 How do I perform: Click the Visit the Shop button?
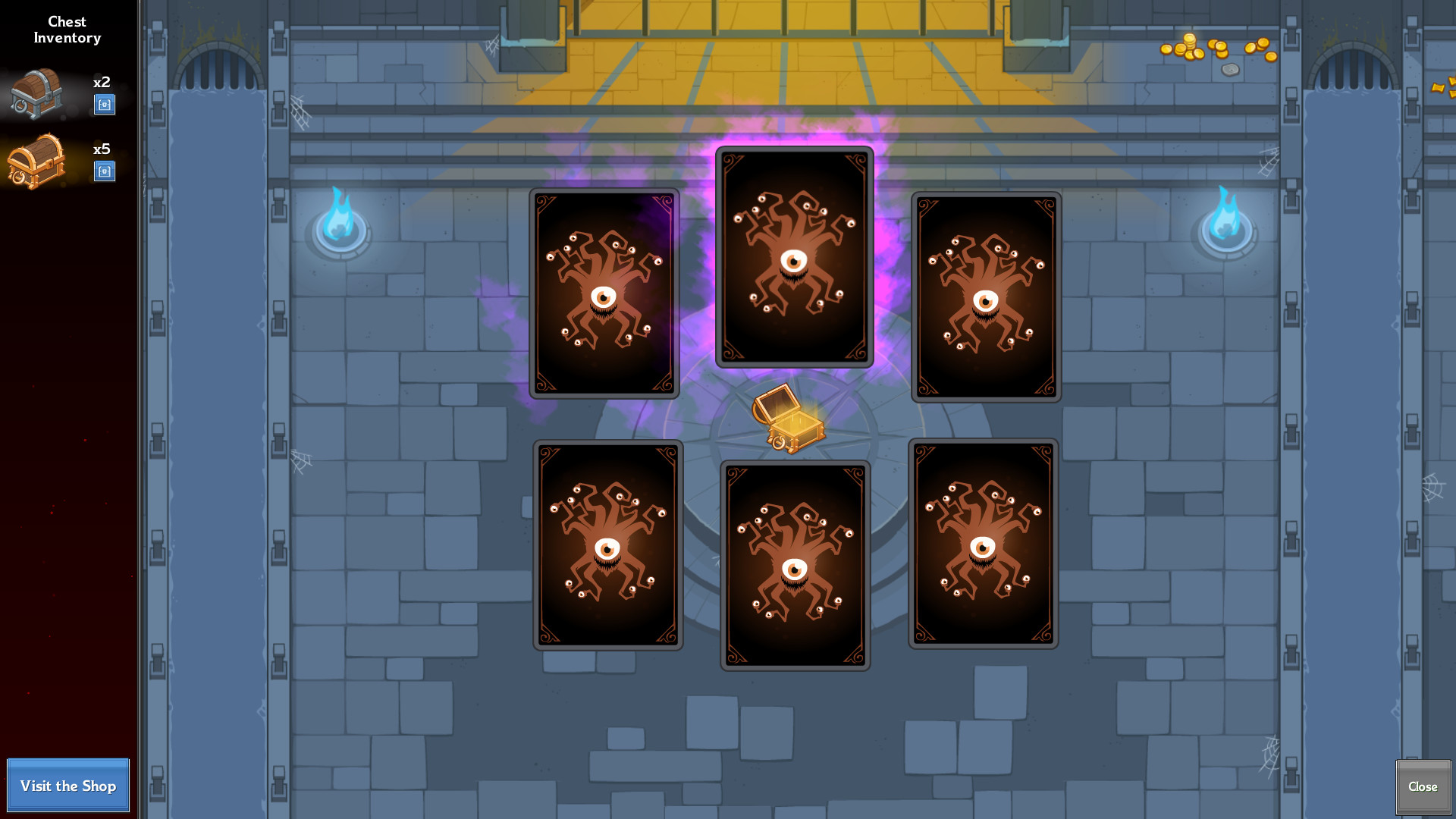(x=67, y=786)
